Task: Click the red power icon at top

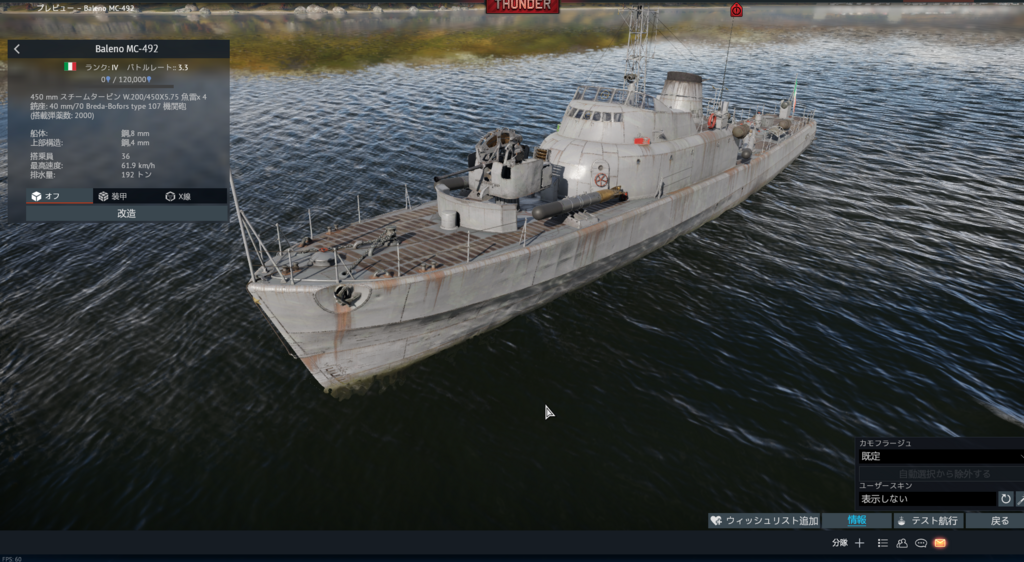Action: (x=736, y=10)
